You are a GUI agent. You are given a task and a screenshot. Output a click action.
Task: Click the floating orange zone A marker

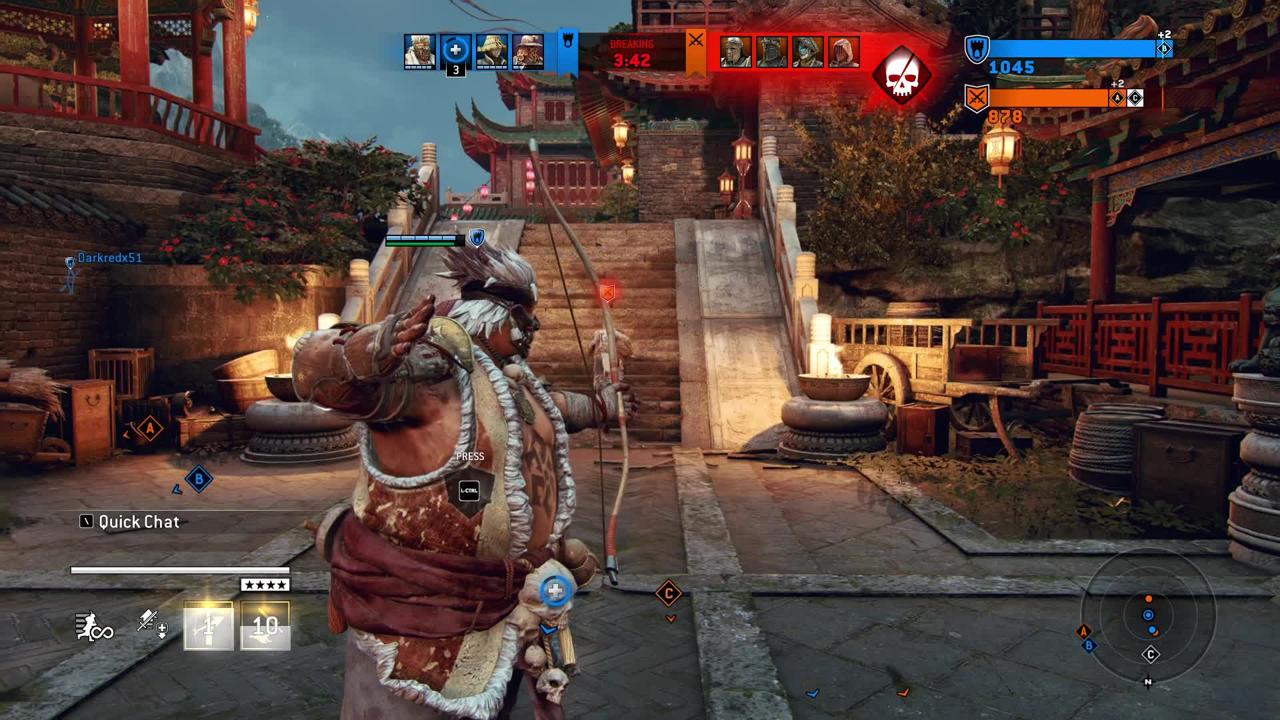click(149, 429)
